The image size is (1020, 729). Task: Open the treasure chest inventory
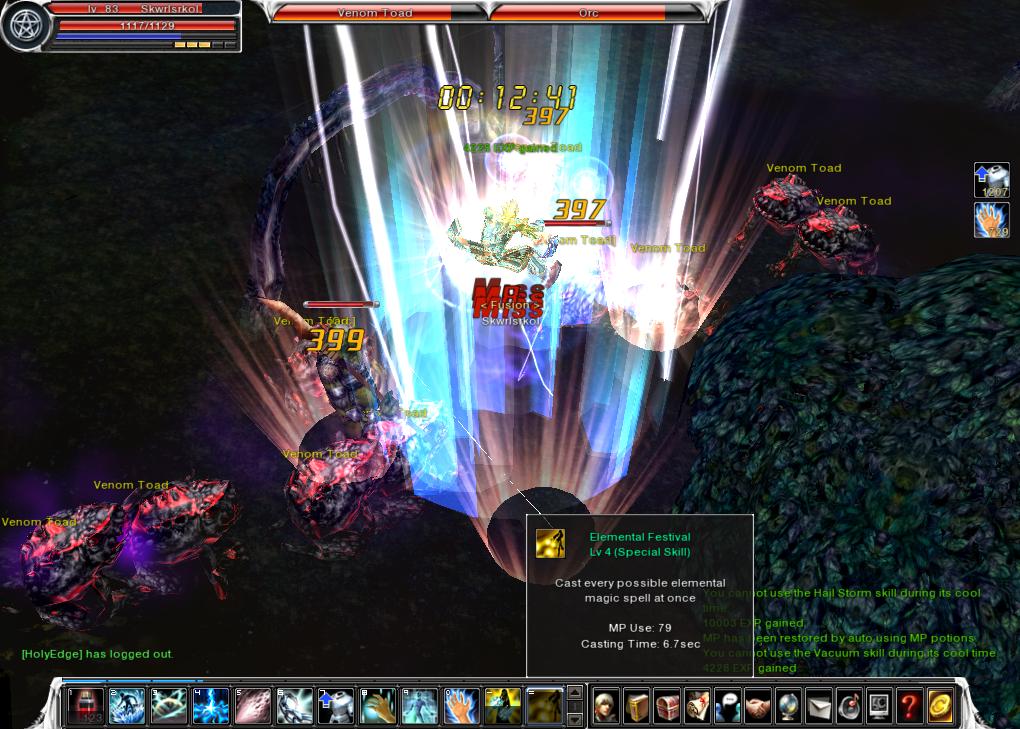coord(667,706)
